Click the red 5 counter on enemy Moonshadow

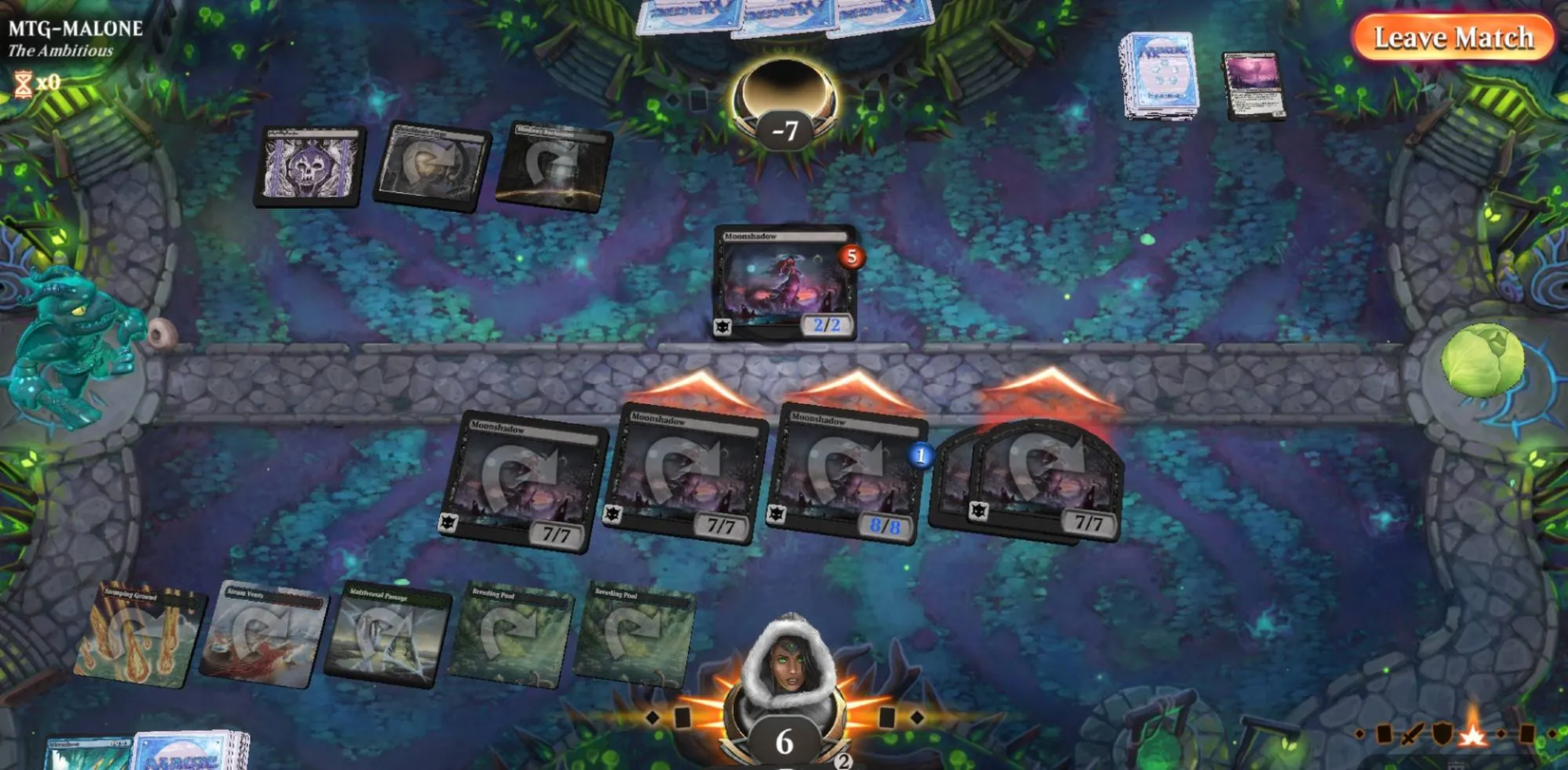(851, 257)
